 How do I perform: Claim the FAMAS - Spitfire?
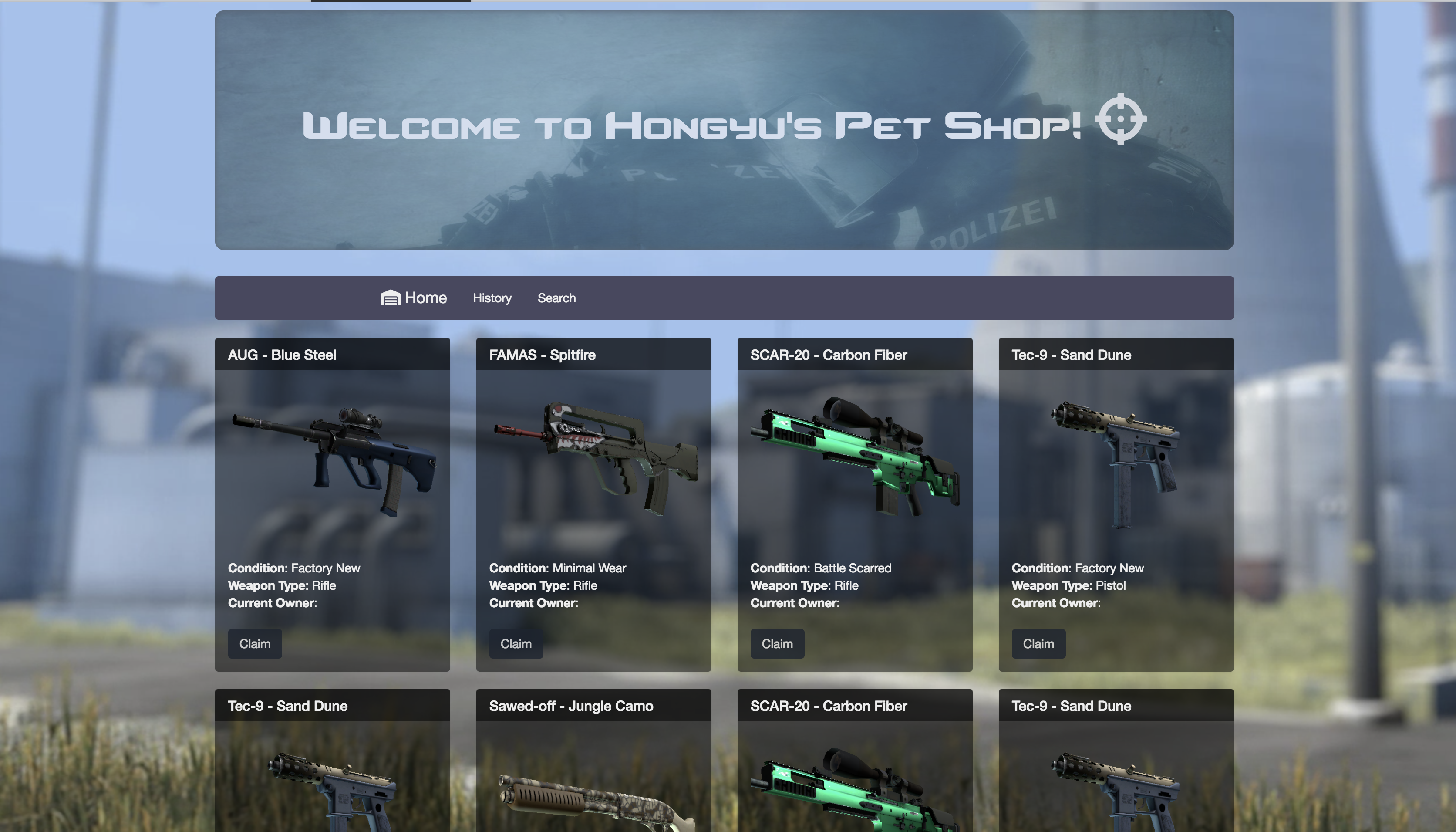point(516,643)
